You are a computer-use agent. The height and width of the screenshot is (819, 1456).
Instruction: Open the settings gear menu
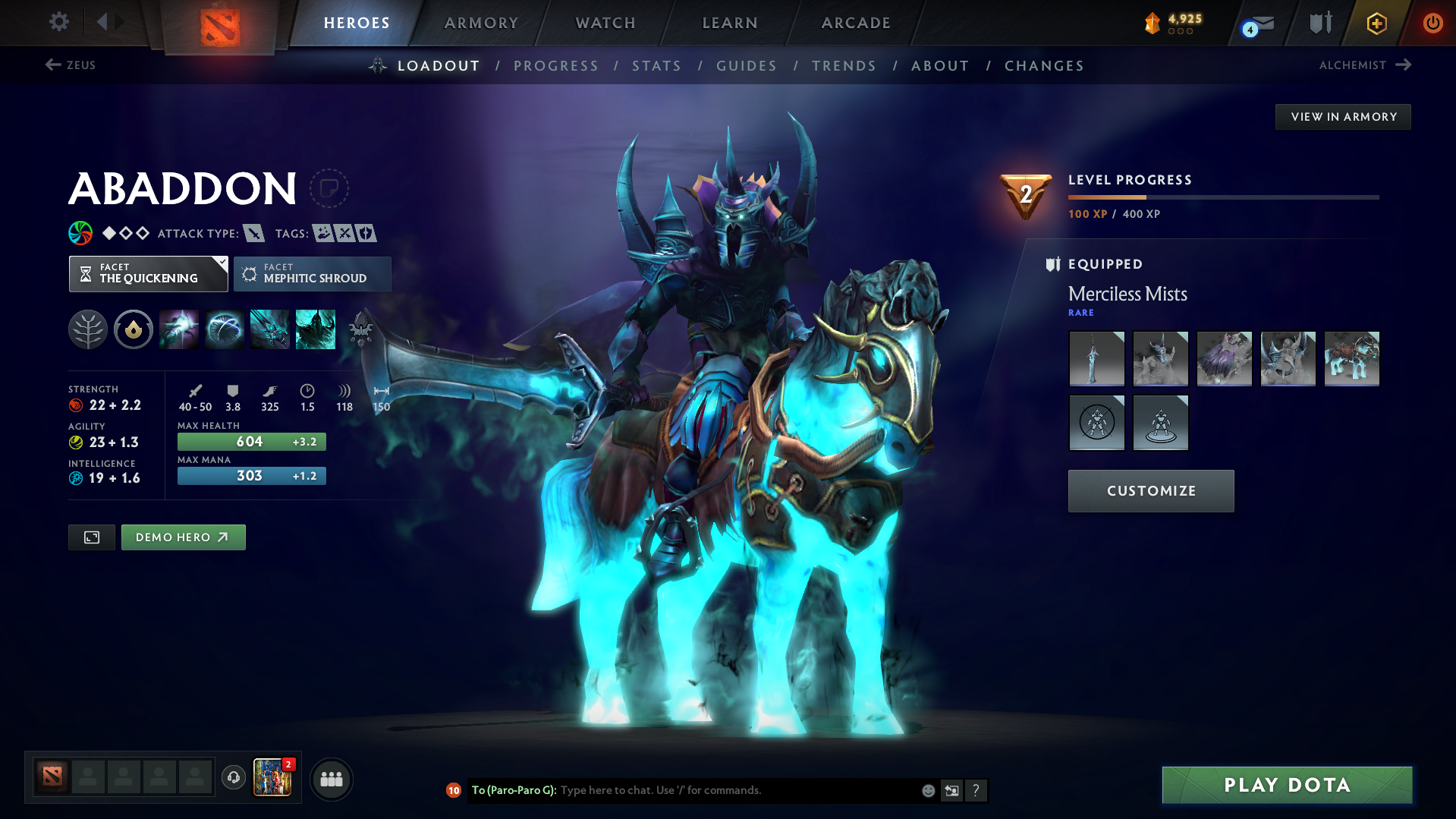[58, 22]
